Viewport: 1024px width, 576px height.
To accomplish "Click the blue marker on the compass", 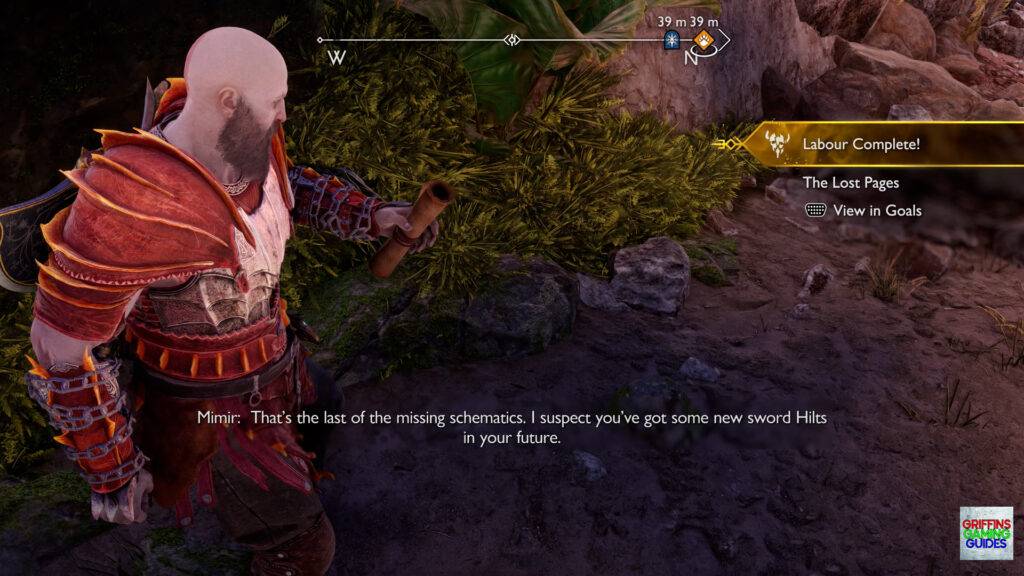I will pos(672,40).
